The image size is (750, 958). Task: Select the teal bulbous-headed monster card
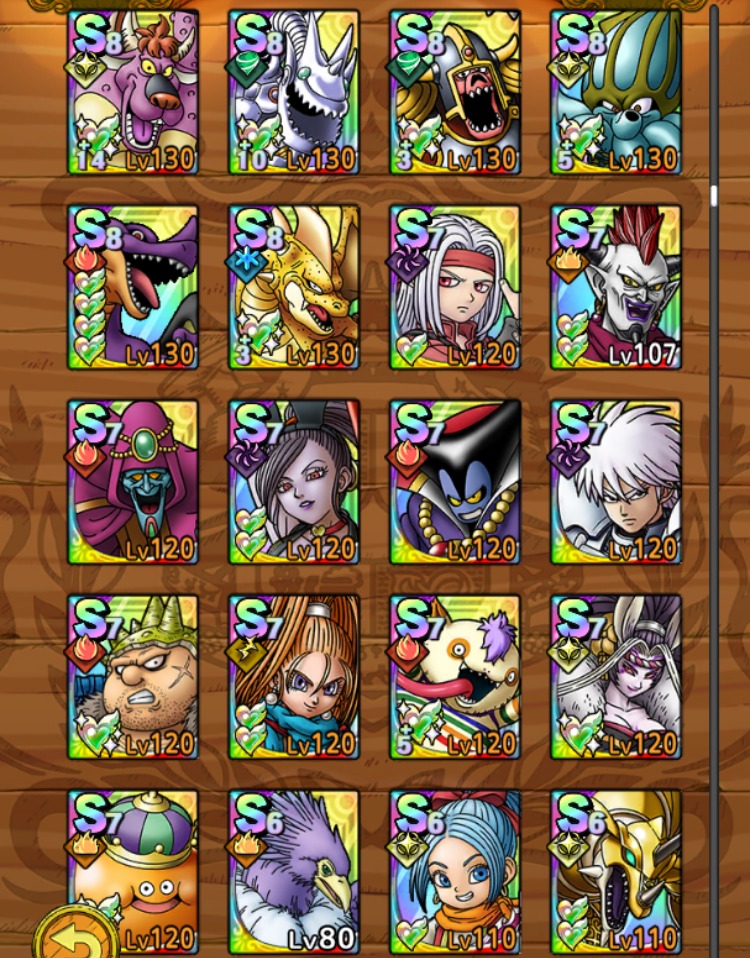[616, 92]
